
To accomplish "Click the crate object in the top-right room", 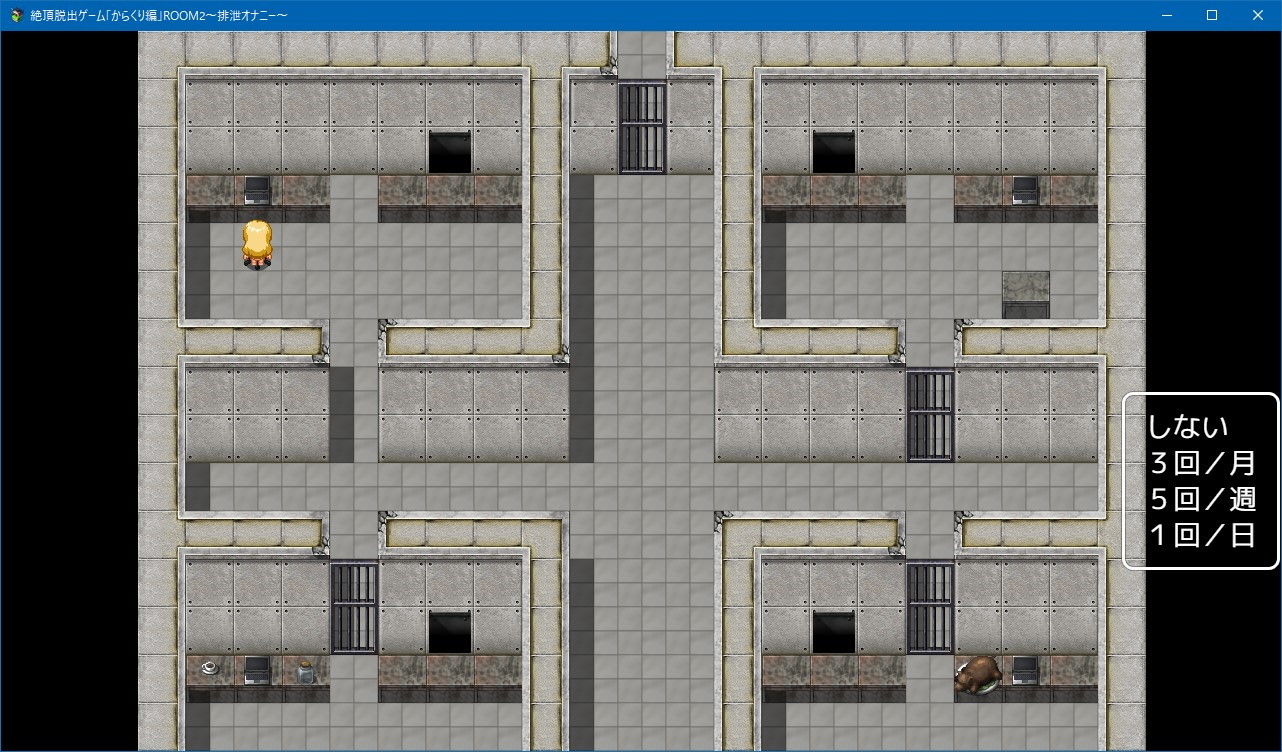I will coord(1024,293).
